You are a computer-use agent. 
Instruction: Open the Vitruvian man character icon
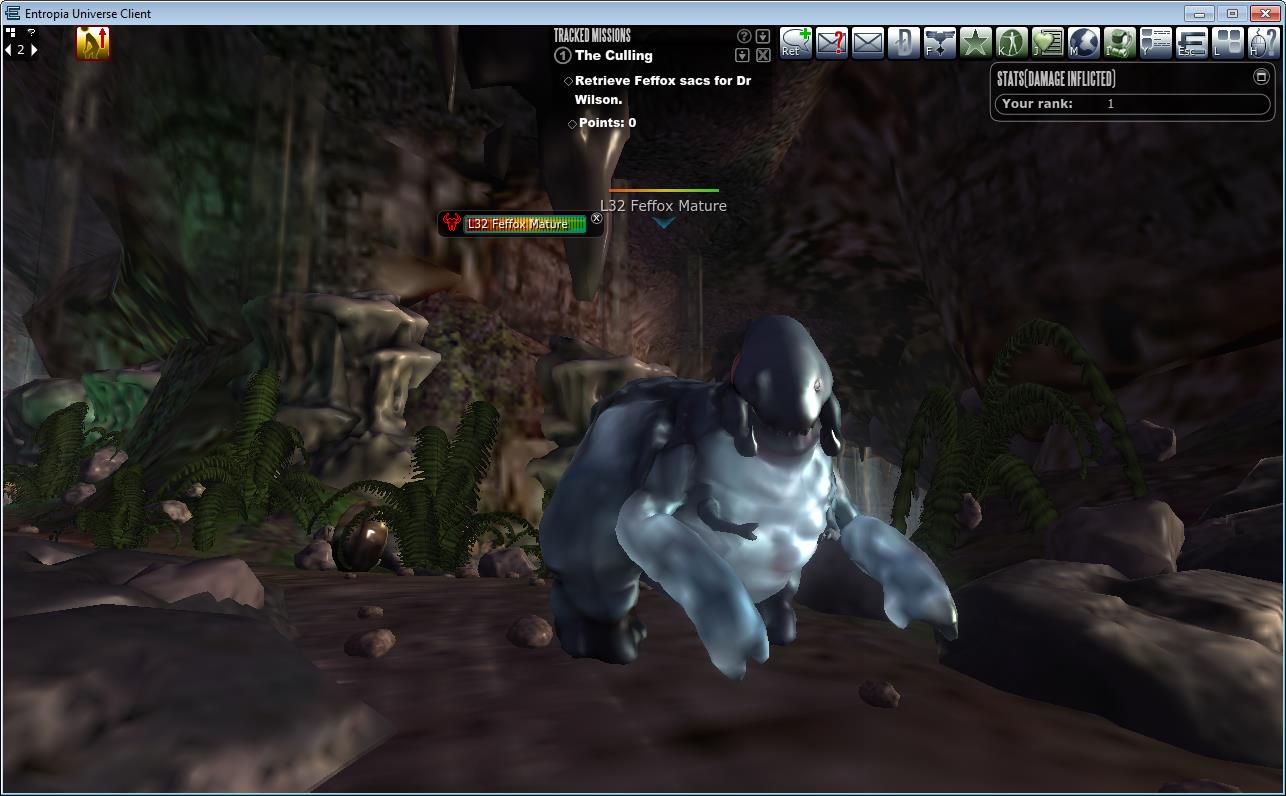point(1011,43)
